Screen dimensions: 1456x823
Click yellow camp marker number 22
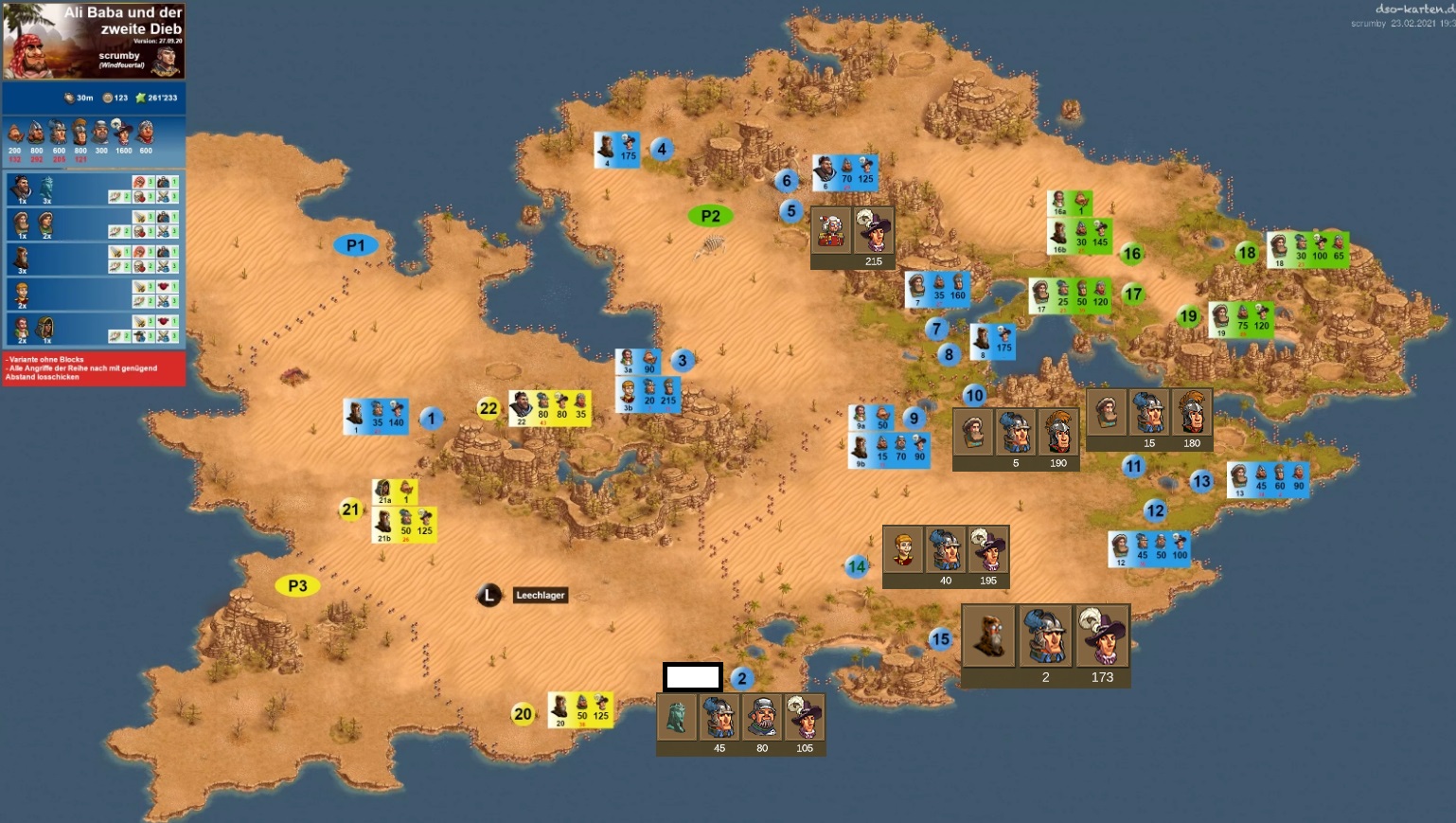[x=488, y=408]
